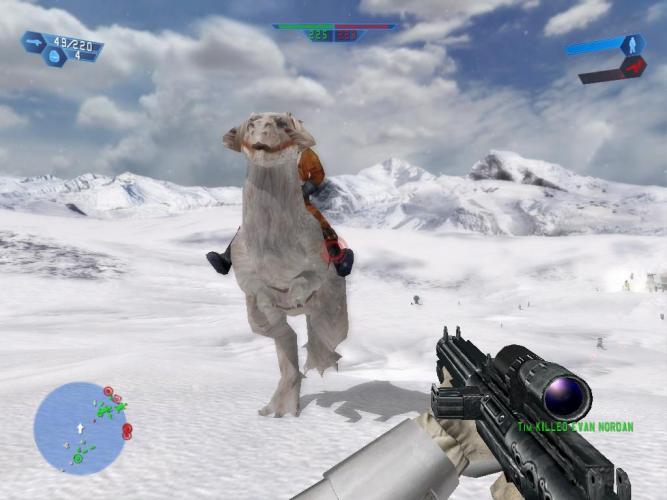This screenshot has height=500, width=667.
Task: Select the thermal detonator grenade icon
Action: pyautogui.click(x=55, y=57)
